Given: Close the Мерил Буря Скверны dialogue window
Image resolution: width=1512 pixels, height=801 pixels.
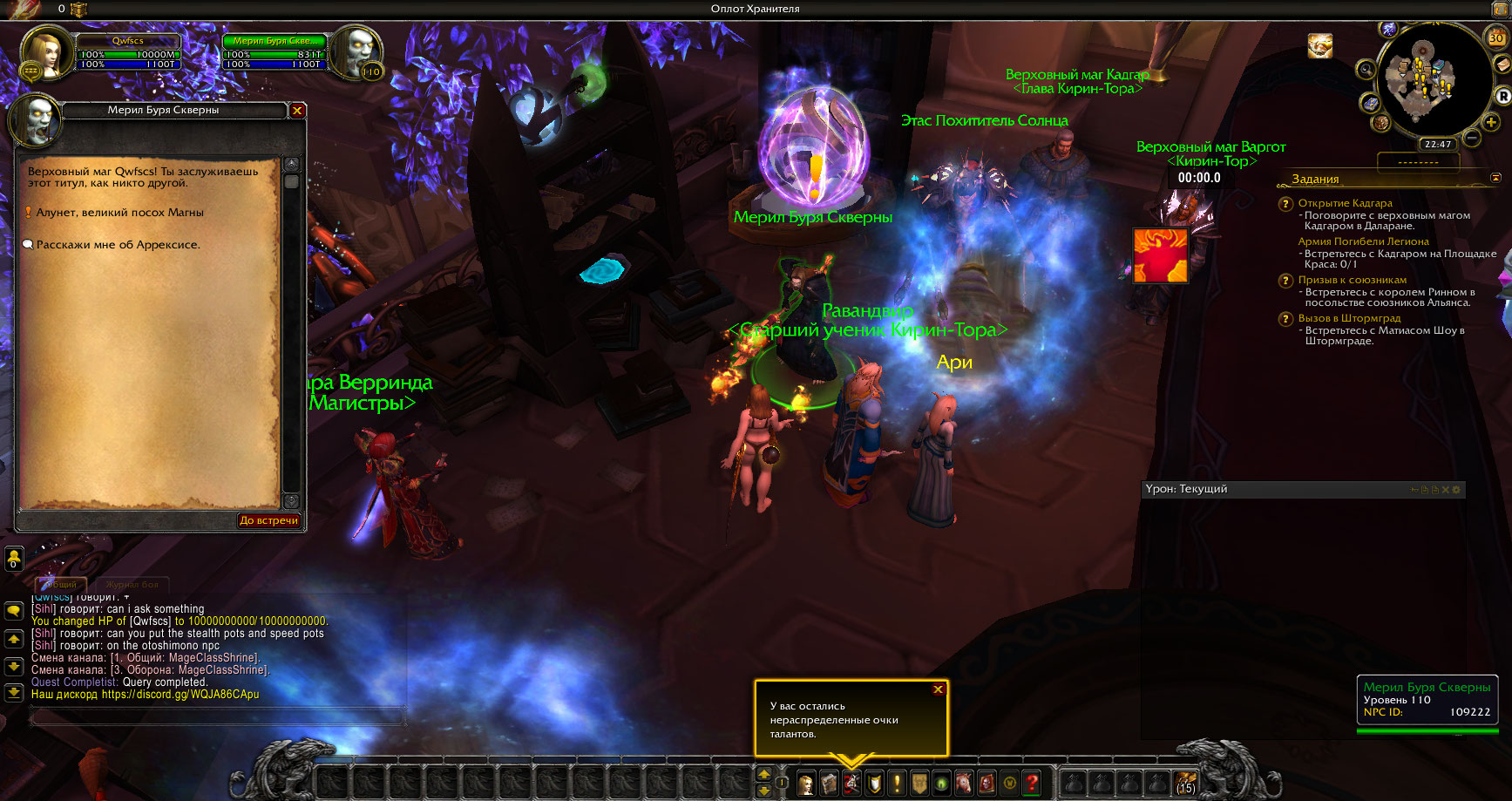Looking at the screenshot, I should point(297,111).
